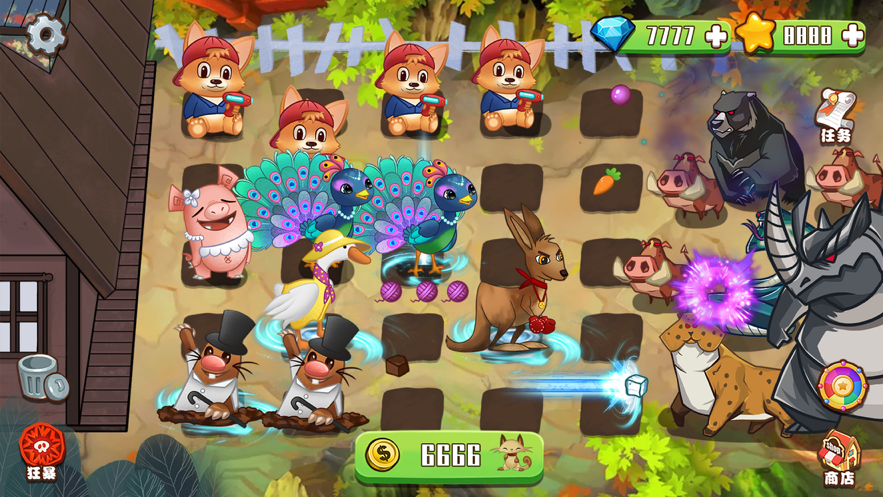Image resolution: width=883 pixels, height=497 pixels.
Task: Open the 商店 shop
Action: coord(838,460)
